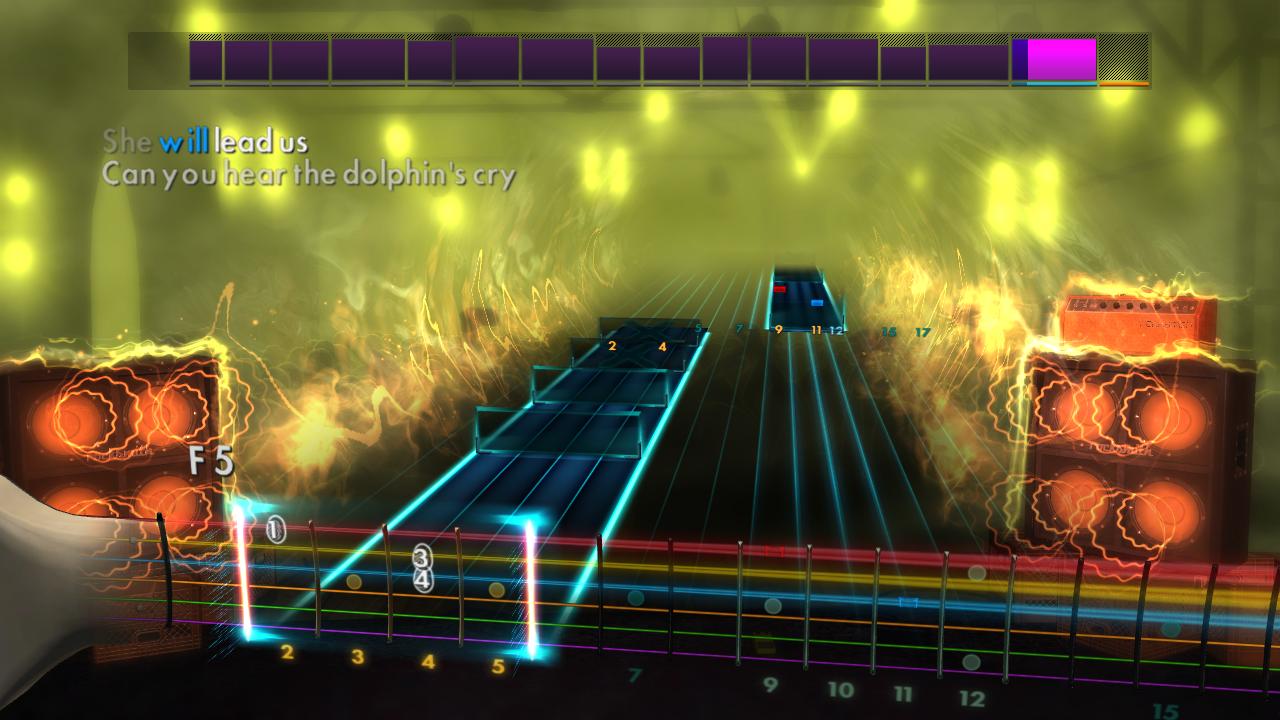Viewport: 1280px width, 720px height.
Task: Toggle the striped section at timeline end
Action: click(x=1124, y=57)
